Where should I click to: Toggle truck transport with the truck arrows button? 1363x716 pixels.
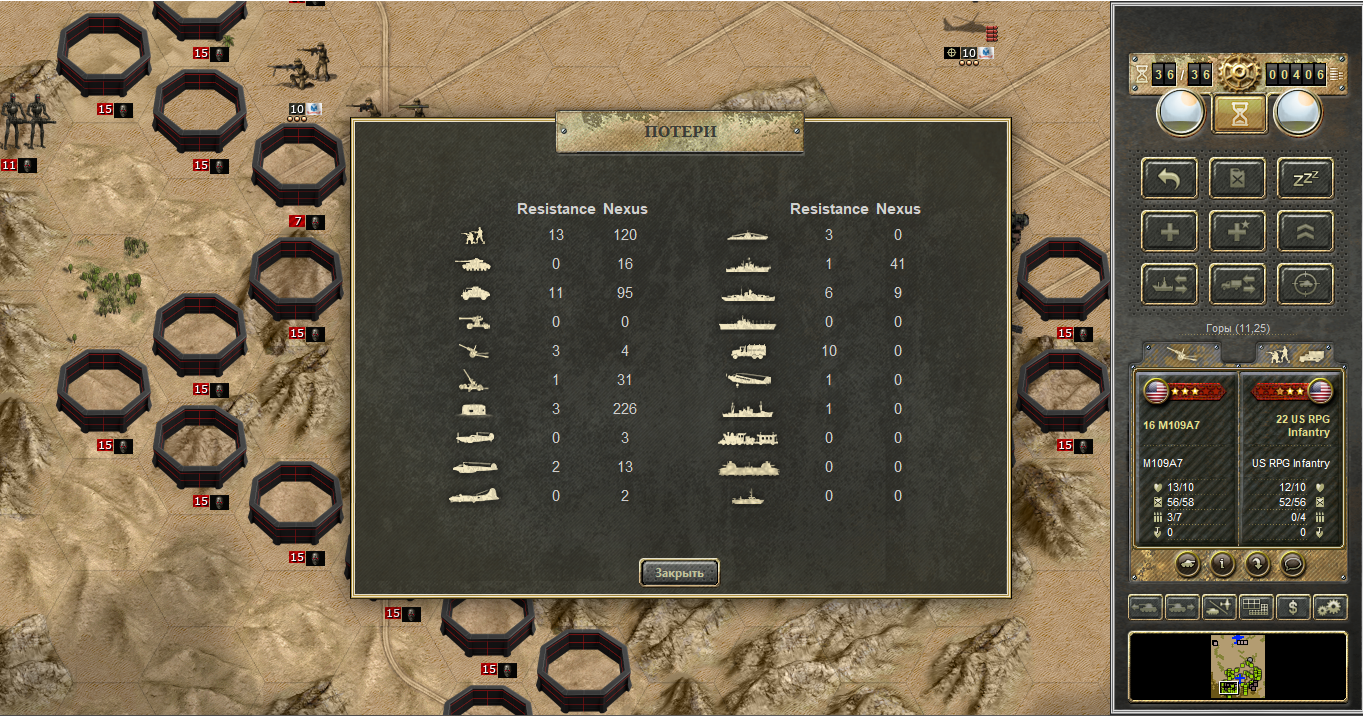[x=1237, y=284]
